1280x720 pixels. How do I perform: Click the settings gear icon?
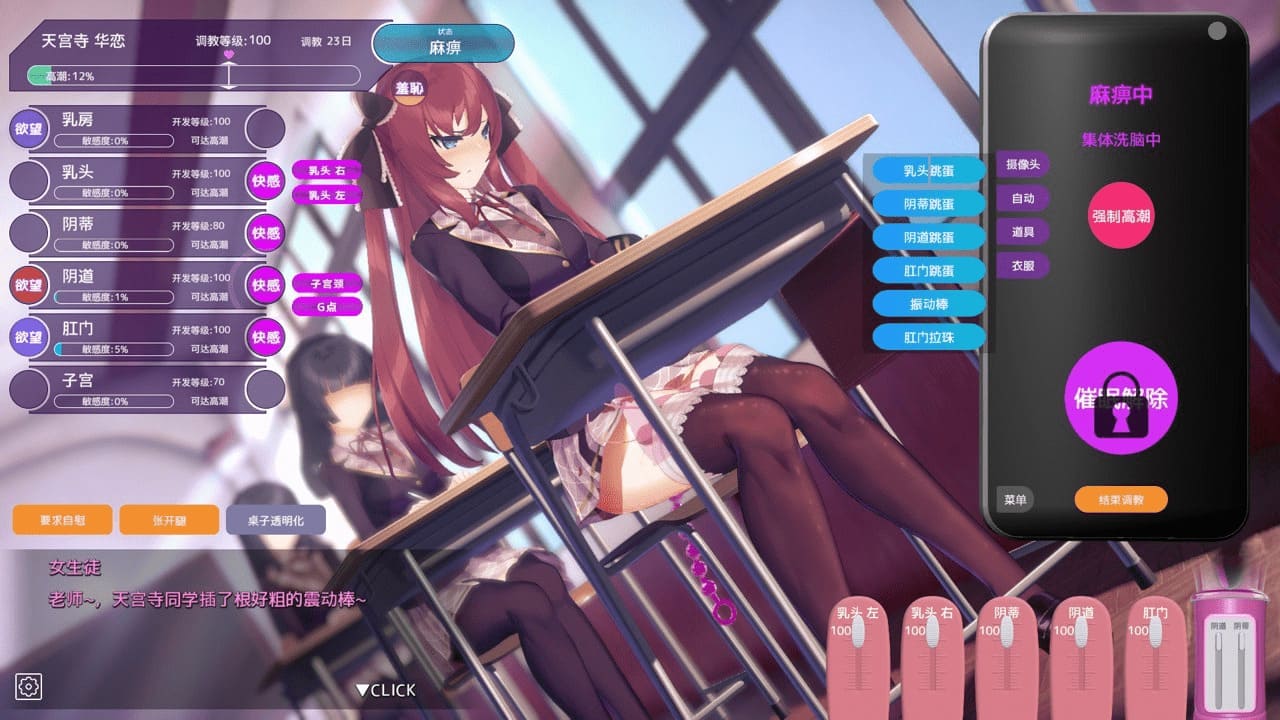tap(30, 686)
